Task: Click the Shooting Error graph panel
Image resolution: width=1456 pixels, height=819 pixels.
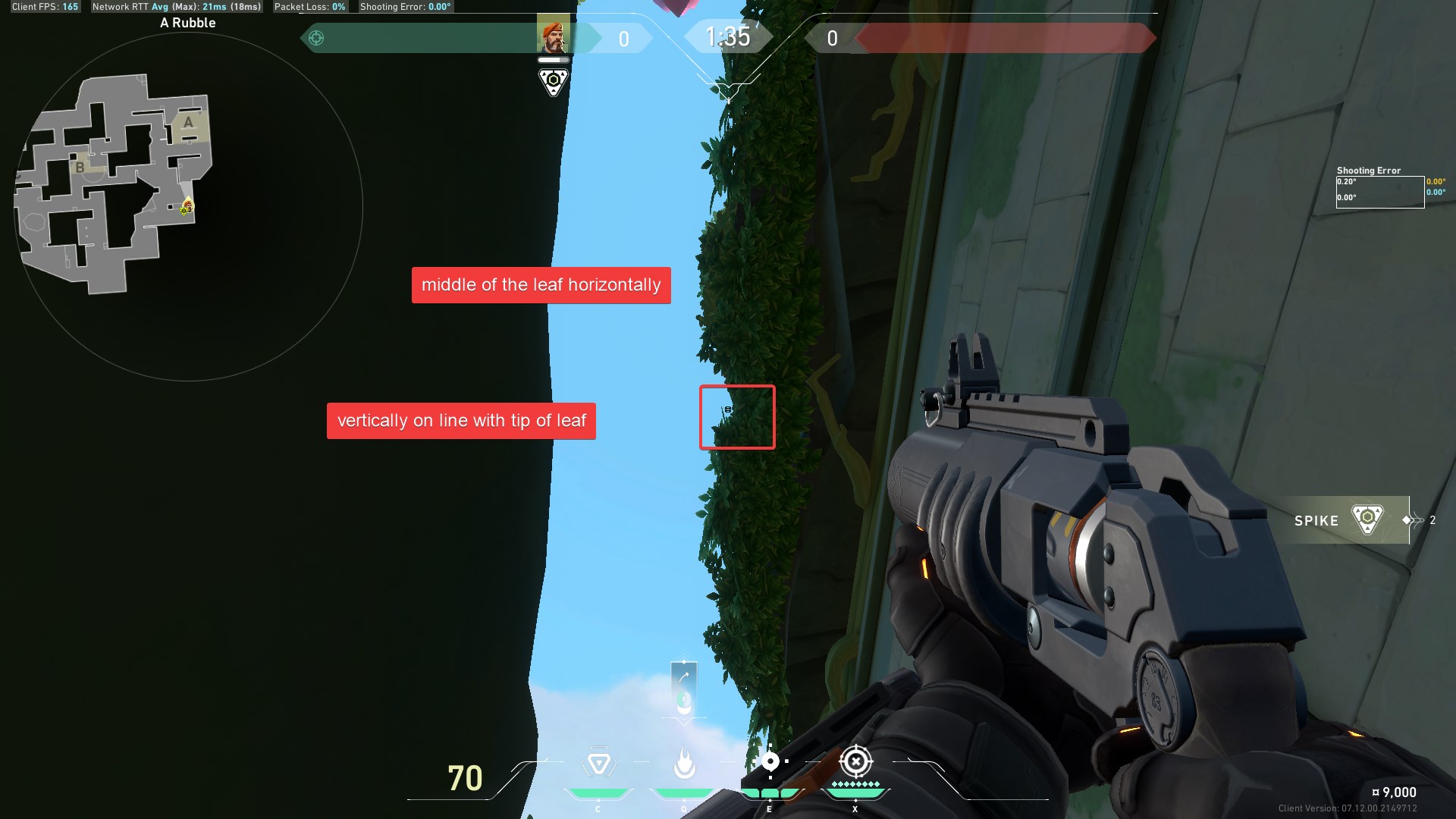Action: 1379,192
